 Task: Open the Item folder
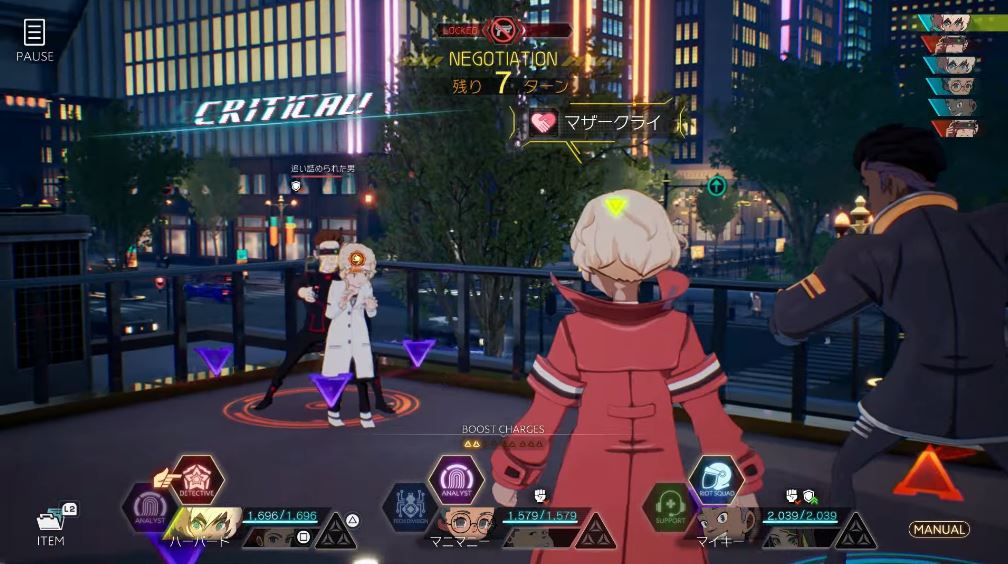(50, 522)
